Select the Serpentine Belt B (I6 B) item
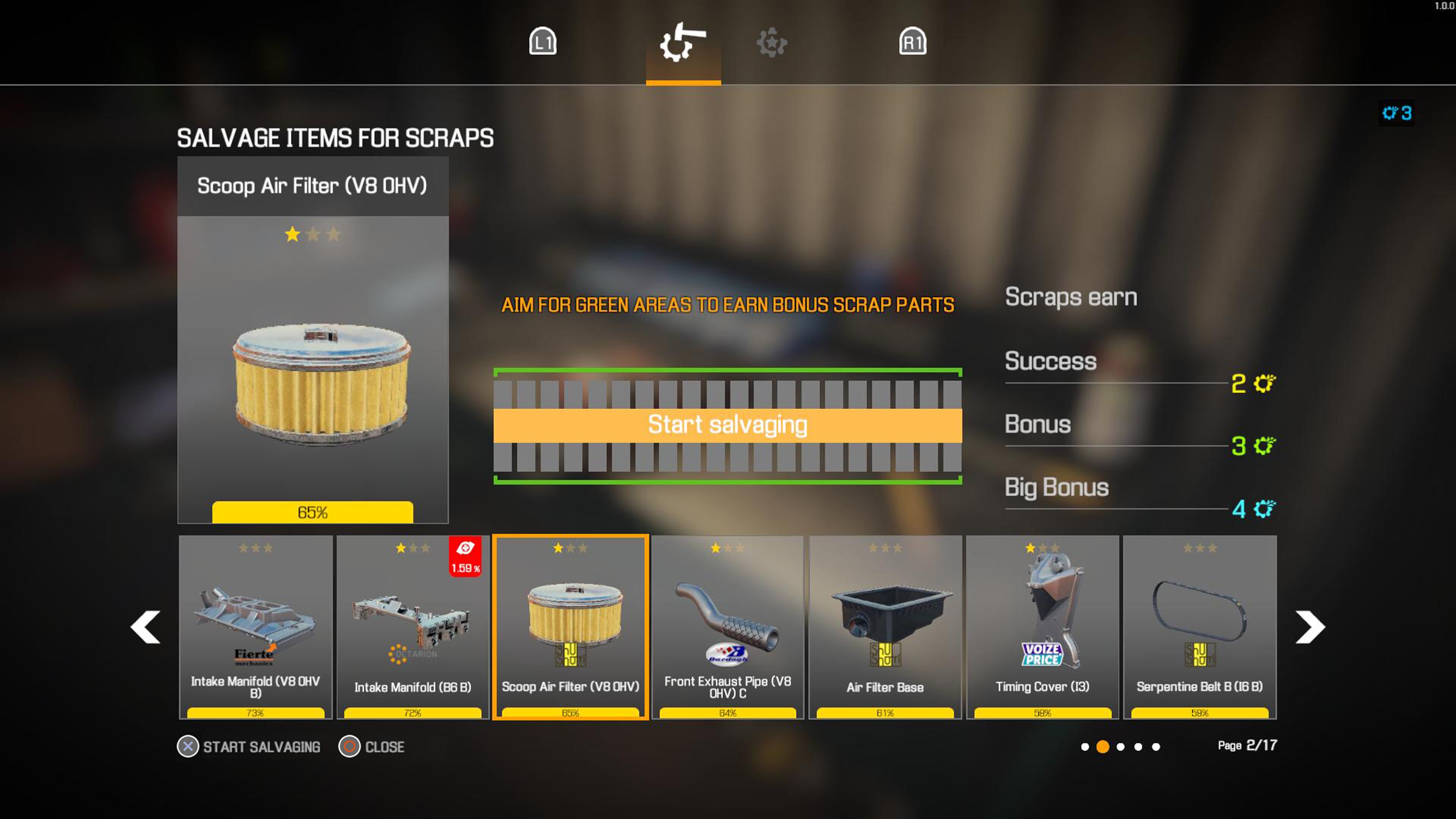 click(1199, 627)
